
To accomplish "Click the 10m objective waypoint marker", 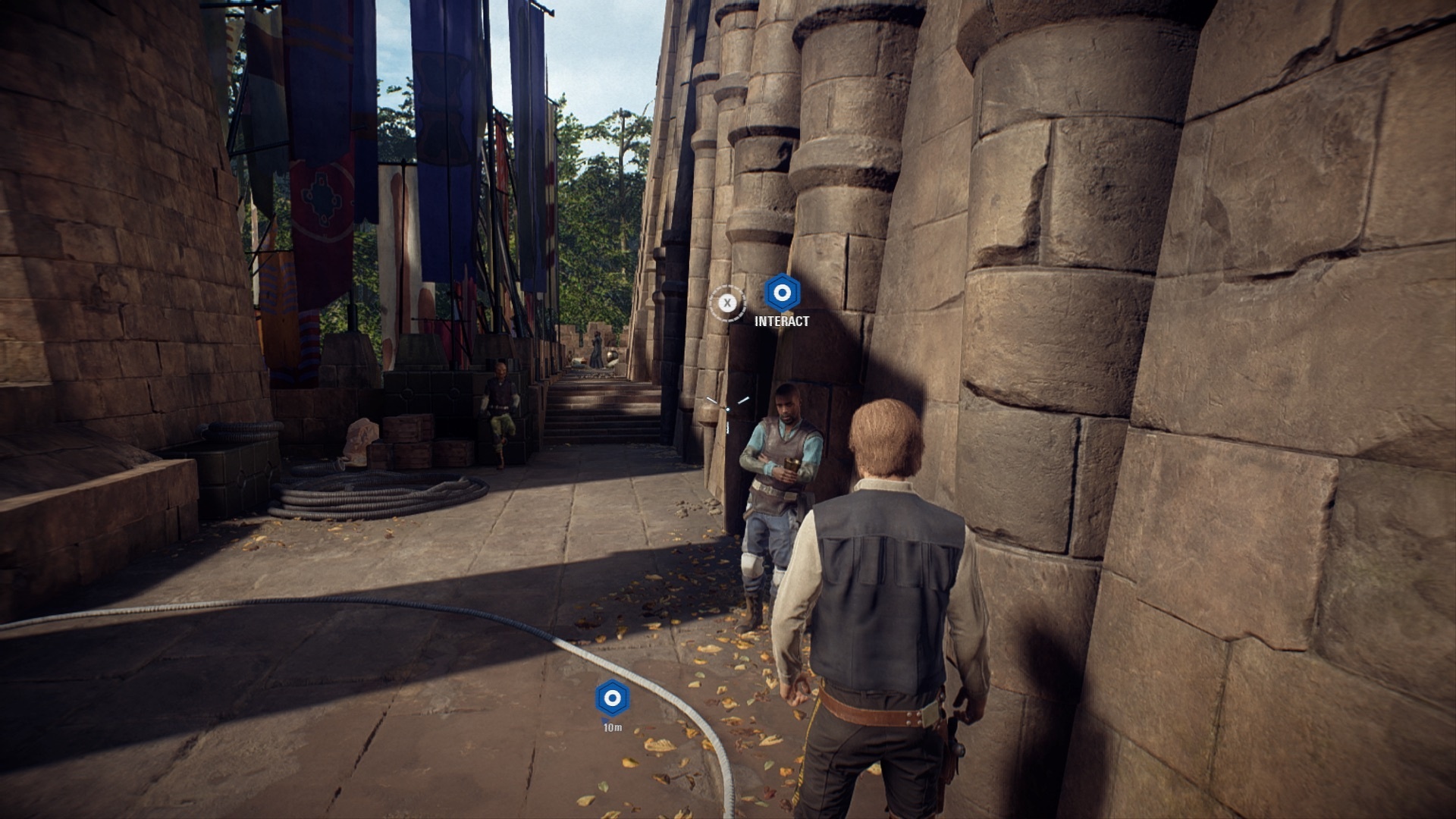I will click(x=612, y=698).
